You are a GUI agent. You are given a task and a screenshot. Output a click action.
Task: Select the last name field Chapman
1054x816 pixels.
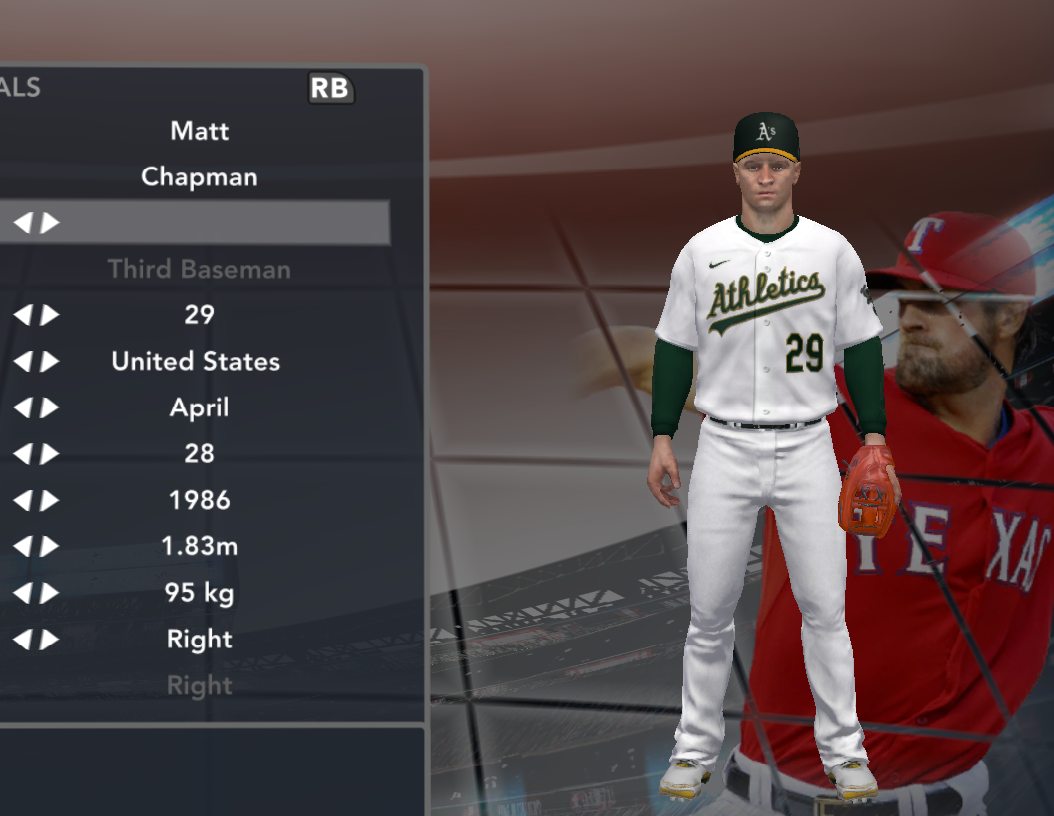pyautogui.click(x=199, y=177)
